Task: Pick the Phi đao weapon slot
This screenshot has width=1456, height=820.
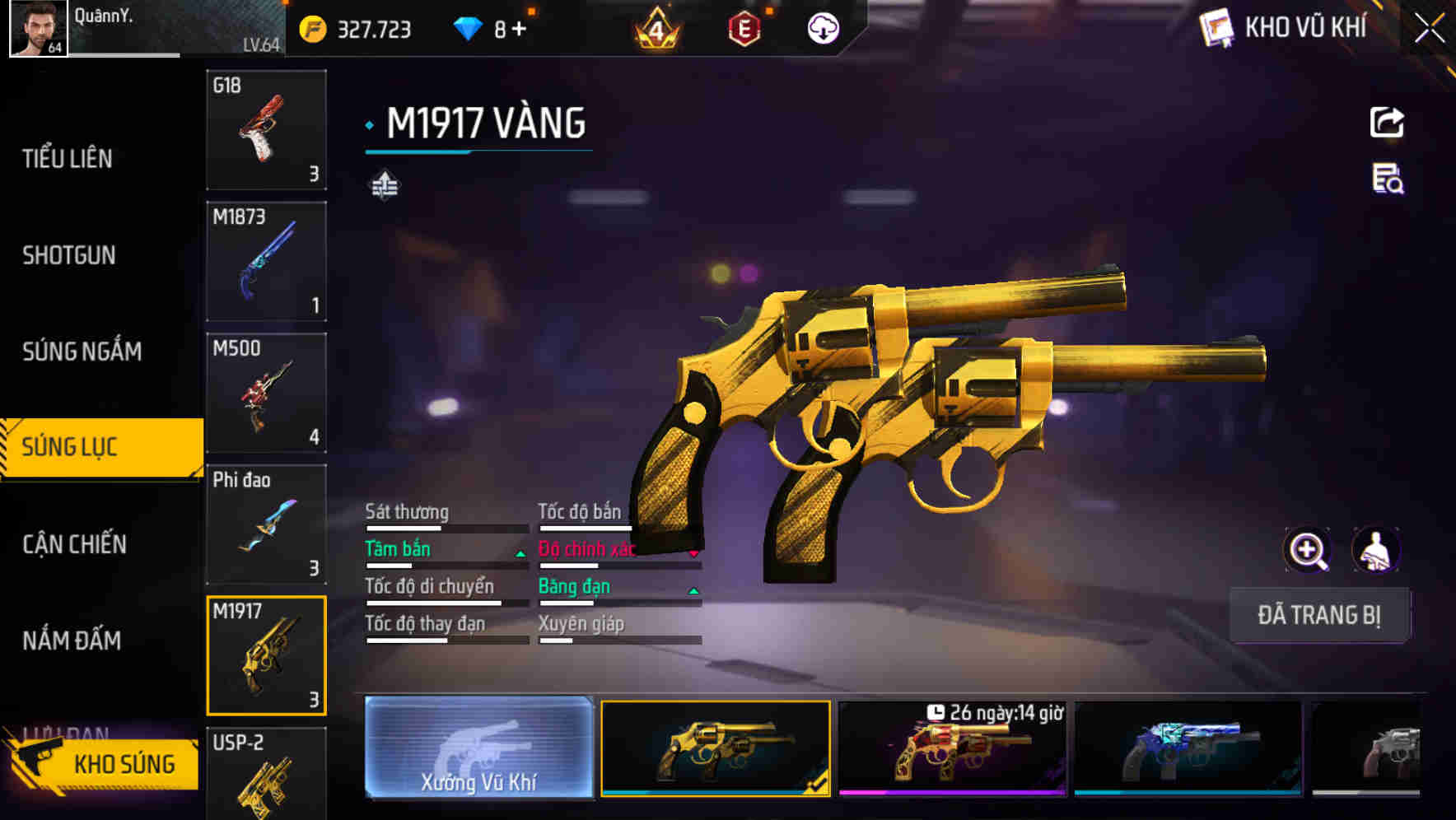Action: point(266,524)
